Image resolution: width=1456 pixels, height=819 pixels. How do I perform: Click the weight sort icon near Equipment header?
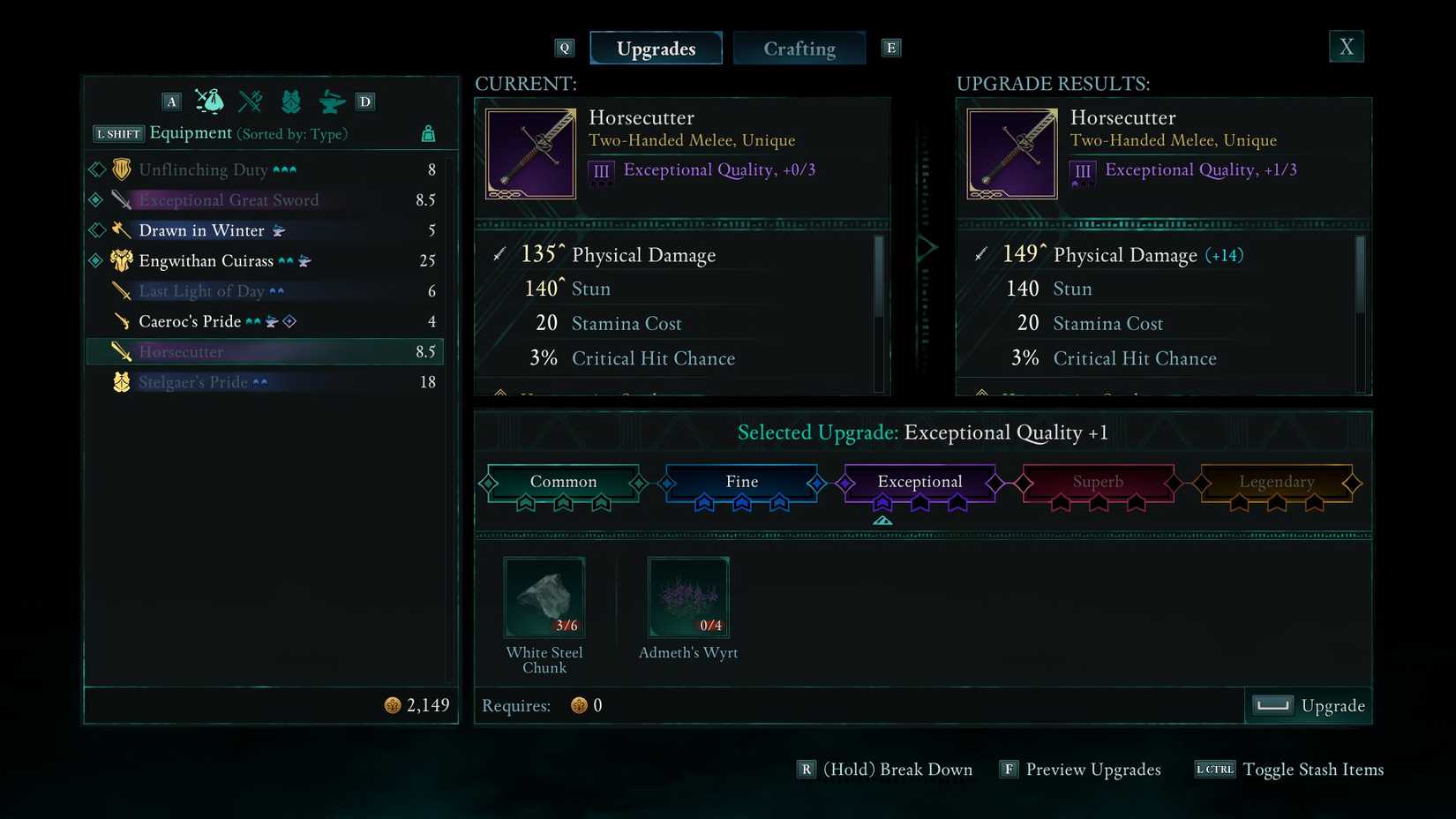pyautogui.click(x=428, y=132)
